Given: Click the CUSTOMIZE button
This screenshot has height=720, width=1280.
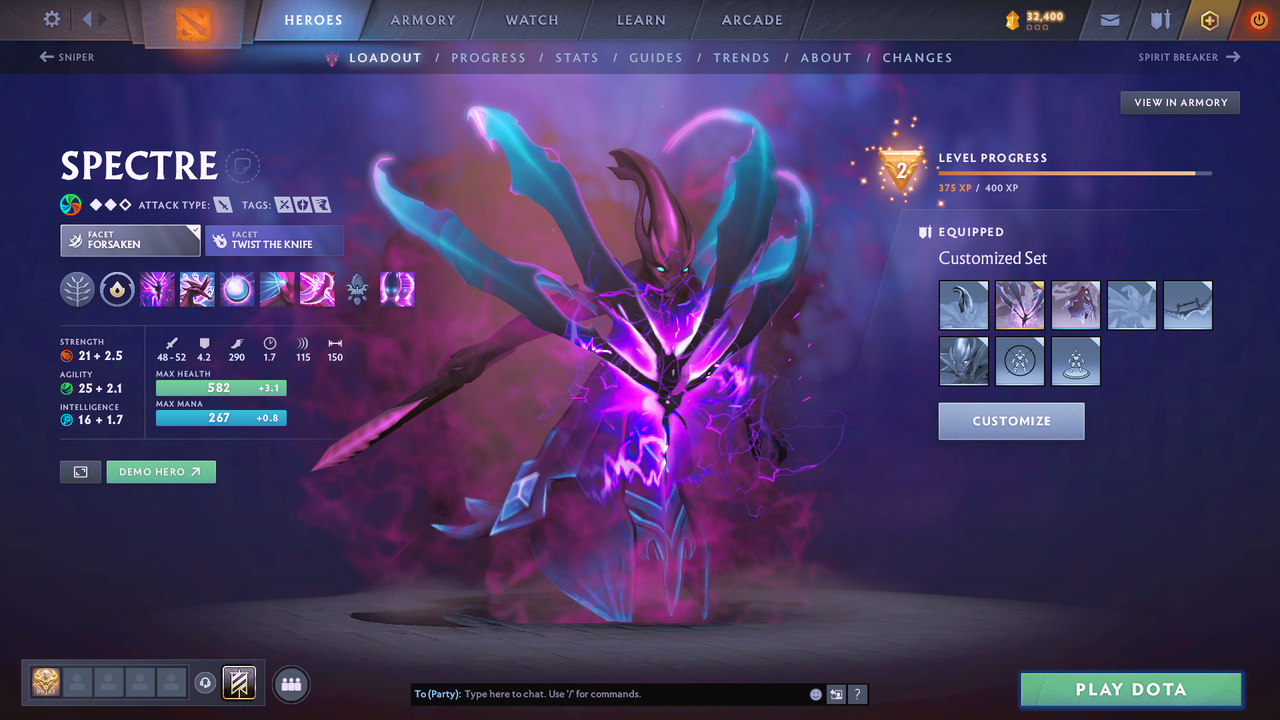Looking at the screenshot, I should 1011,421.
